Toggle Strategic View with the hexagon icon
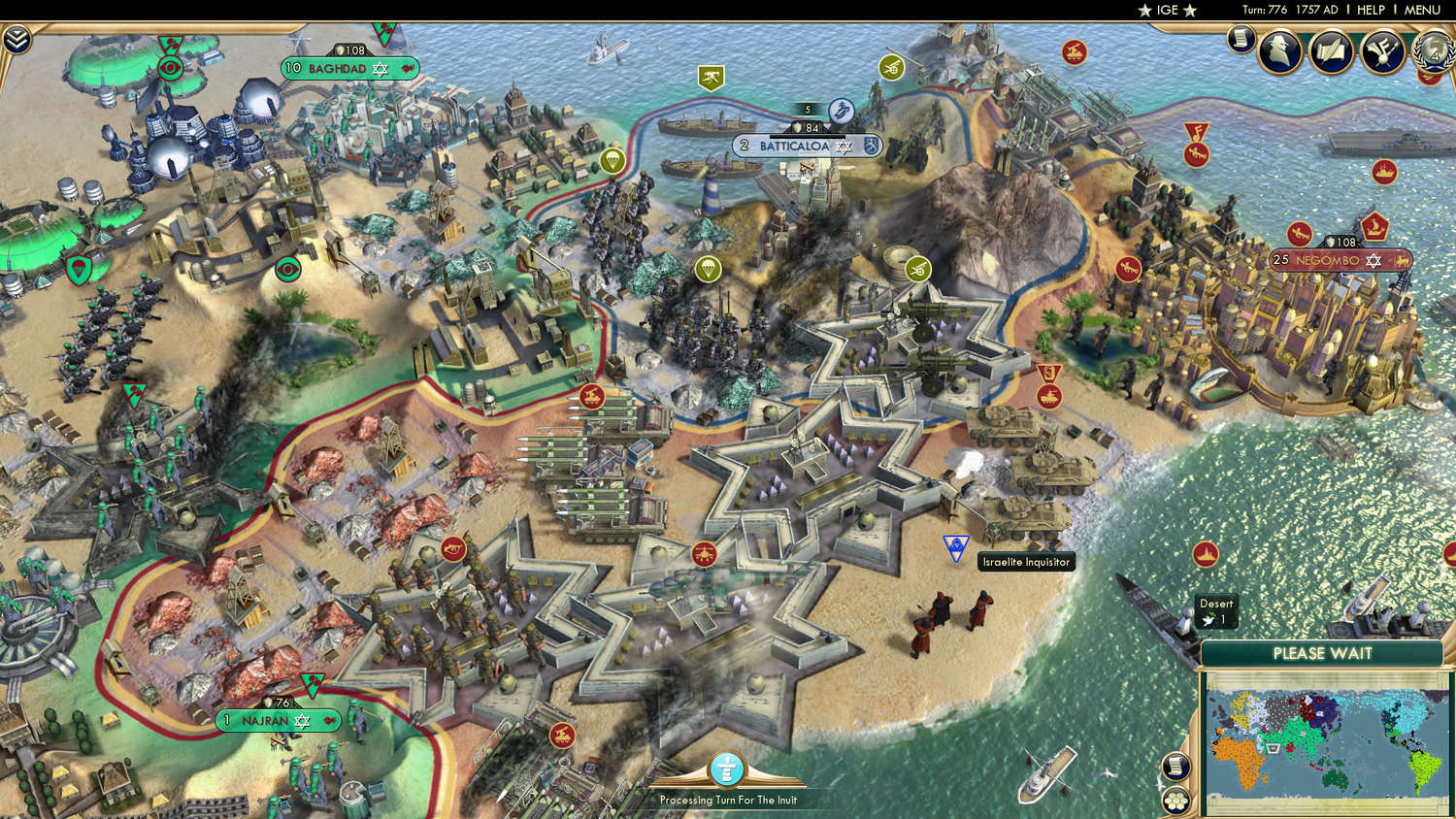The image size is (1456, 819). [1175, 801]
